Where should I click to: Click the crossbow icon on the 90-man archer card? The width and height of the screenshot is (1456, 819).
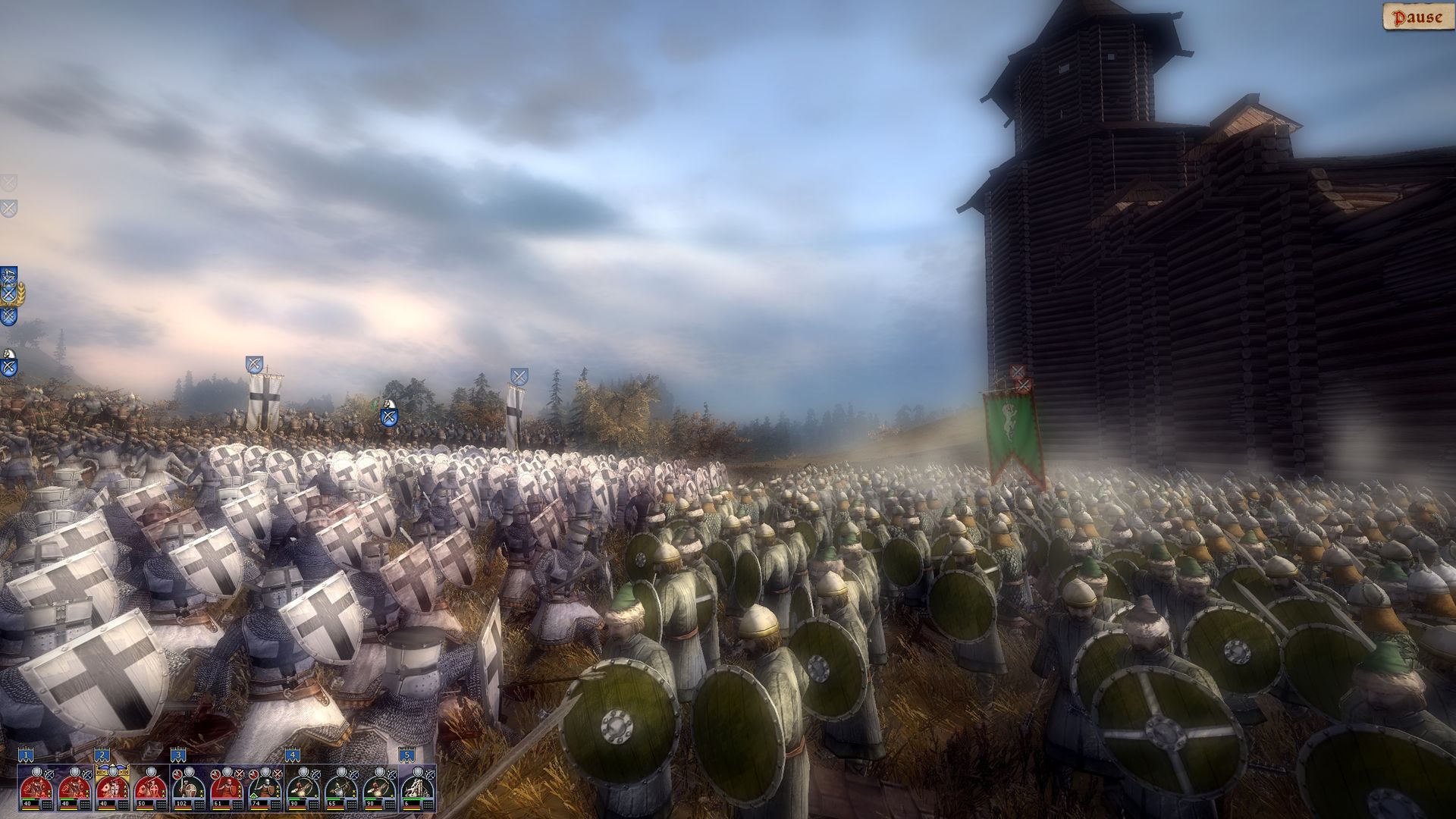[315, 773]
